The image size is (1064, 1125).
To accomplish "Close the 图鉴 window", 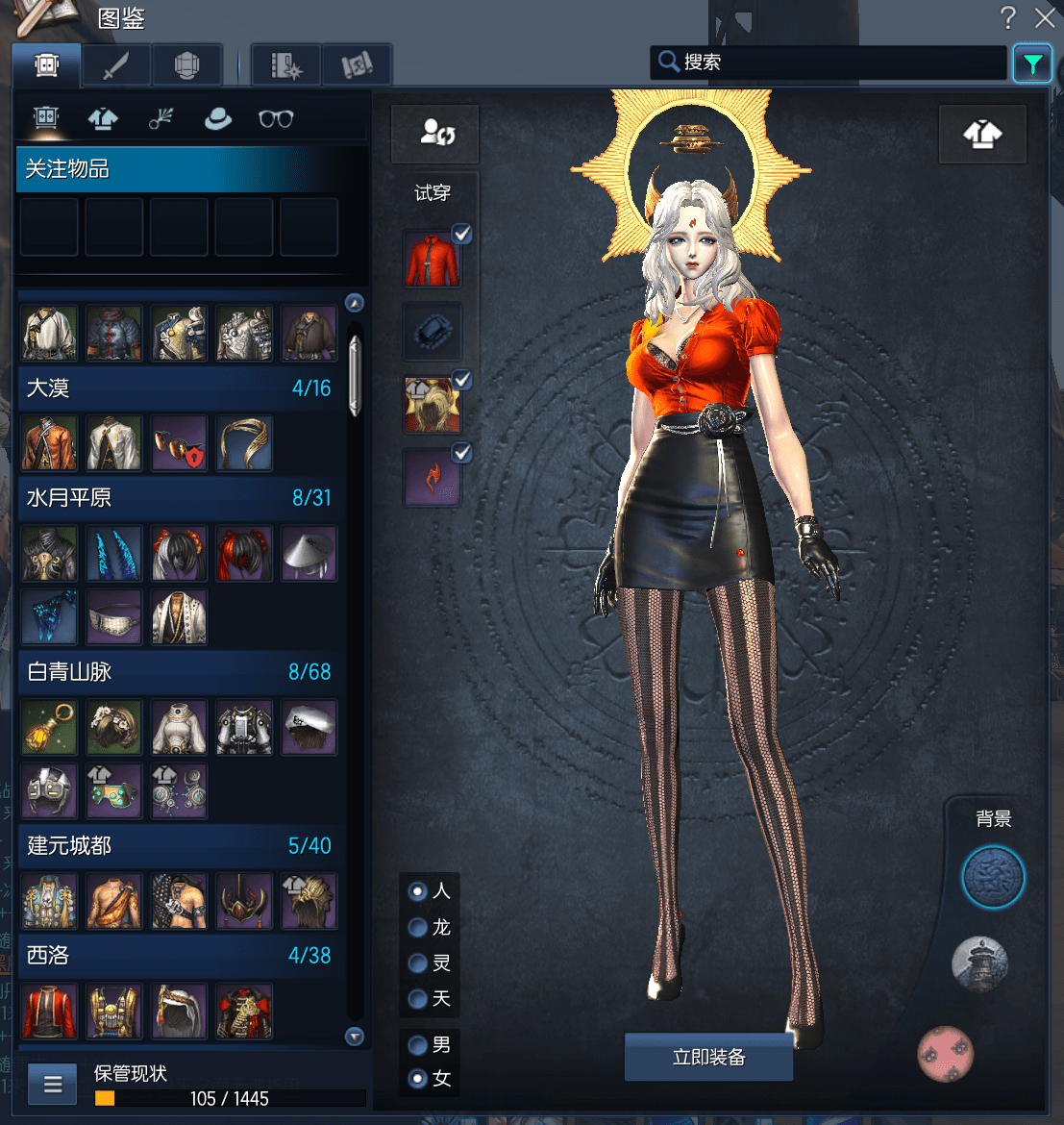I will click(1045, 17).
